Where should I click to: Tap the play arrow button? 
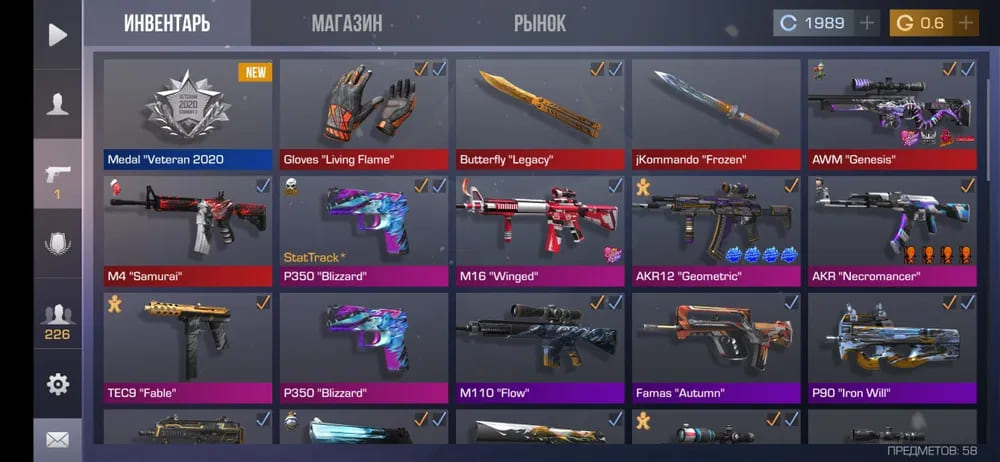tap(58, 35)
